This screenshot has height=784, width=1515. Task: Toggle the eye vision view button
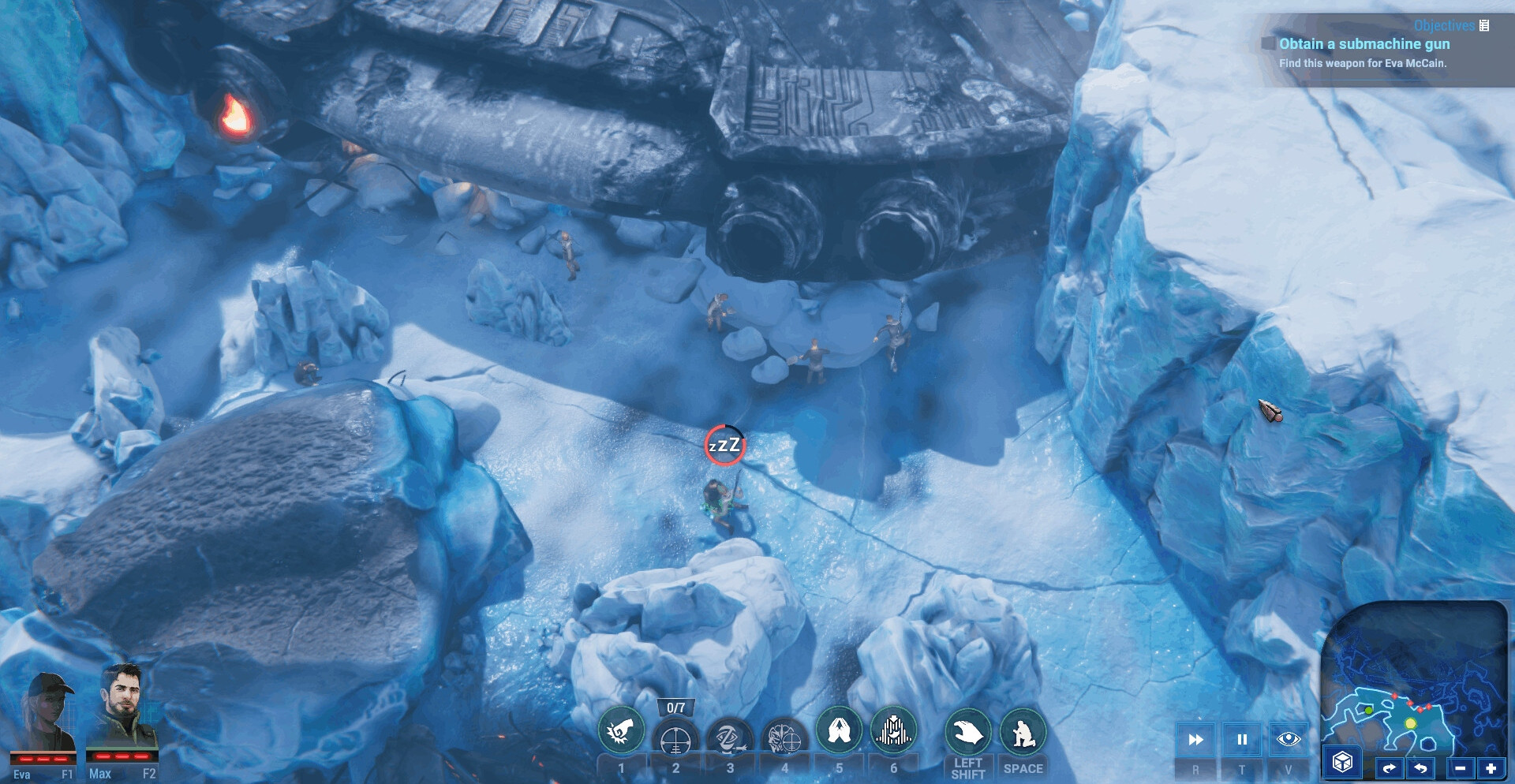click(x=1289, y=739)
